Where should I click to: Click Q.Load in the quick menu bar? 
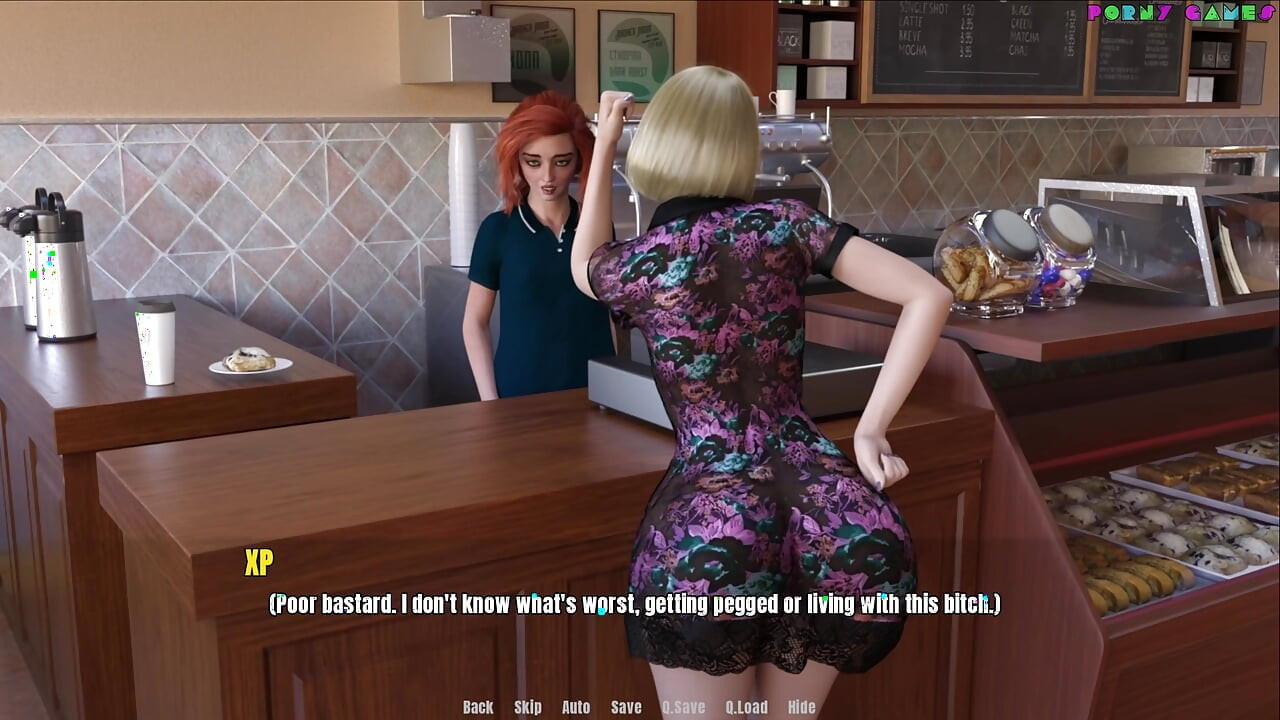tap(745, 707)
